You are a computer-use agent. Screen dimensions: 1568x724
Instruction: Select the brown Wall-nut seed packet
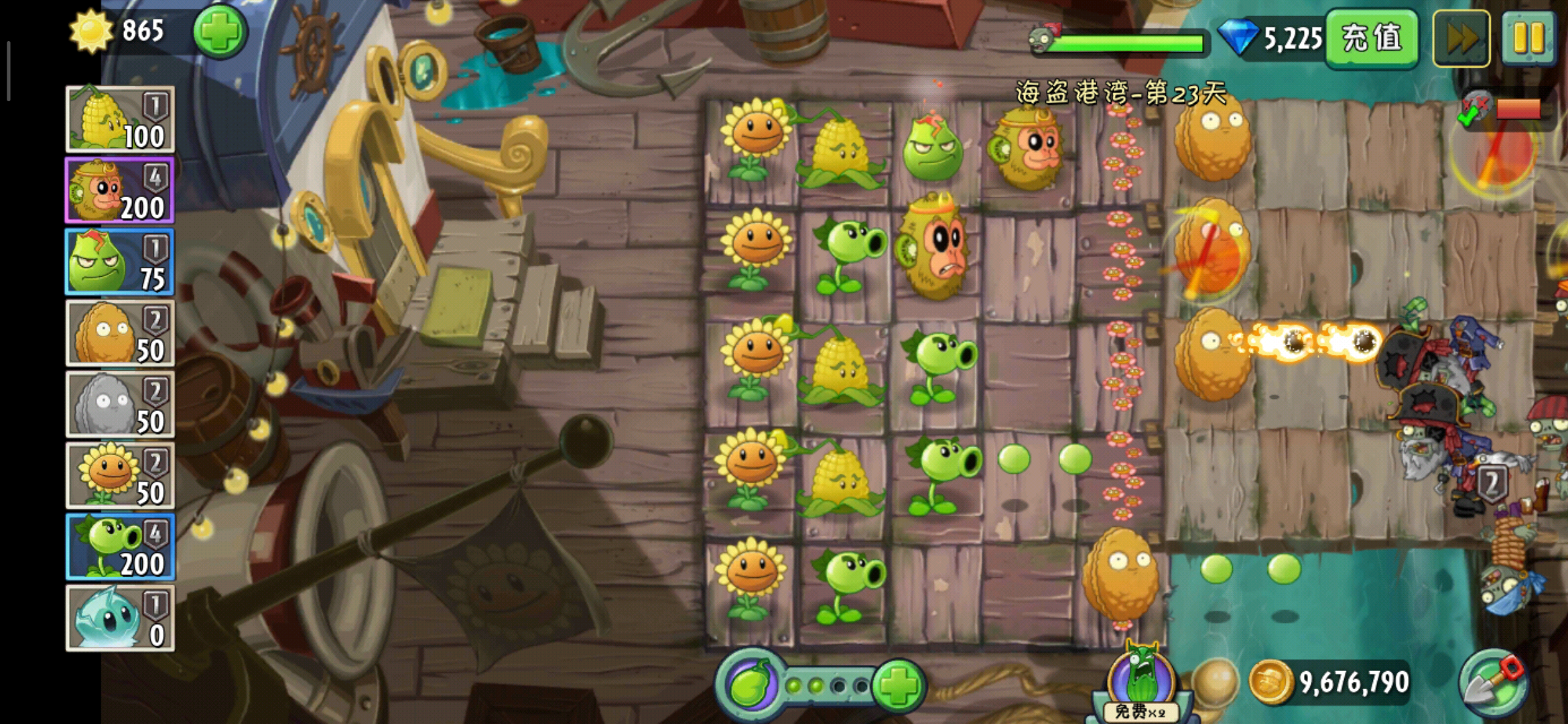[x=120, y=333]
